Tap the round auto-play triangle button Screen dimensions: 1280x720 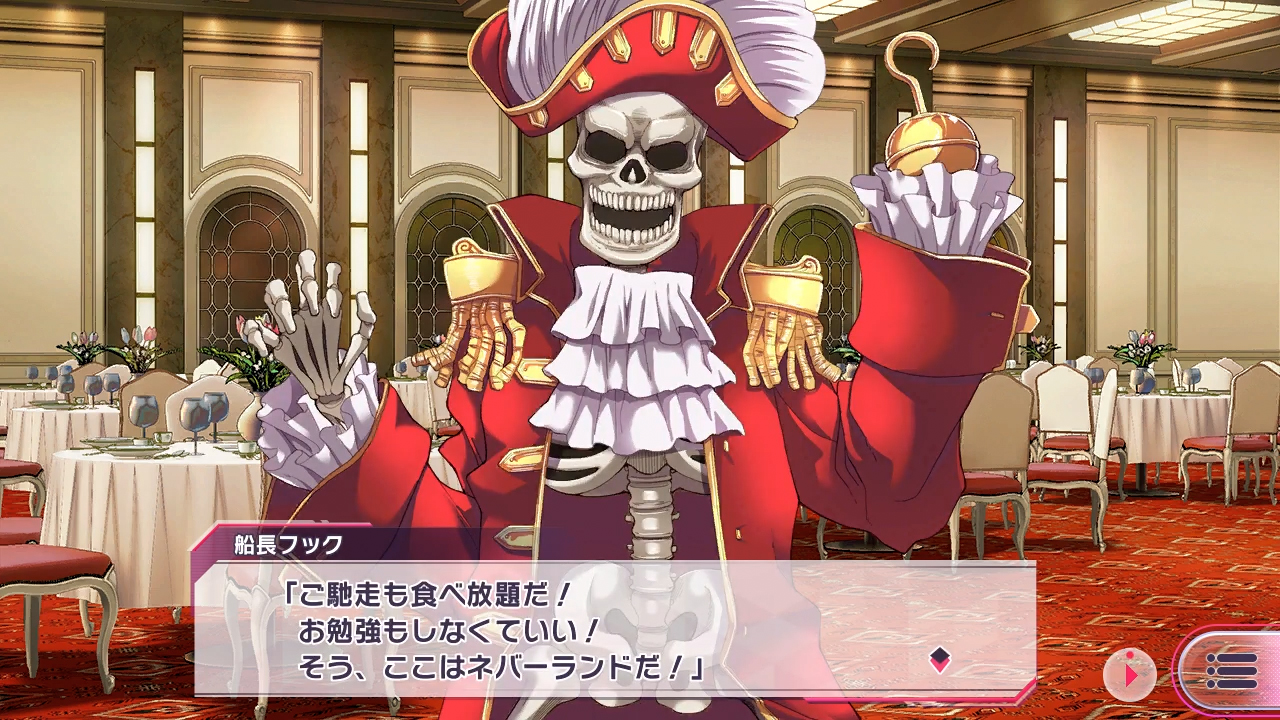[1130, 674]
